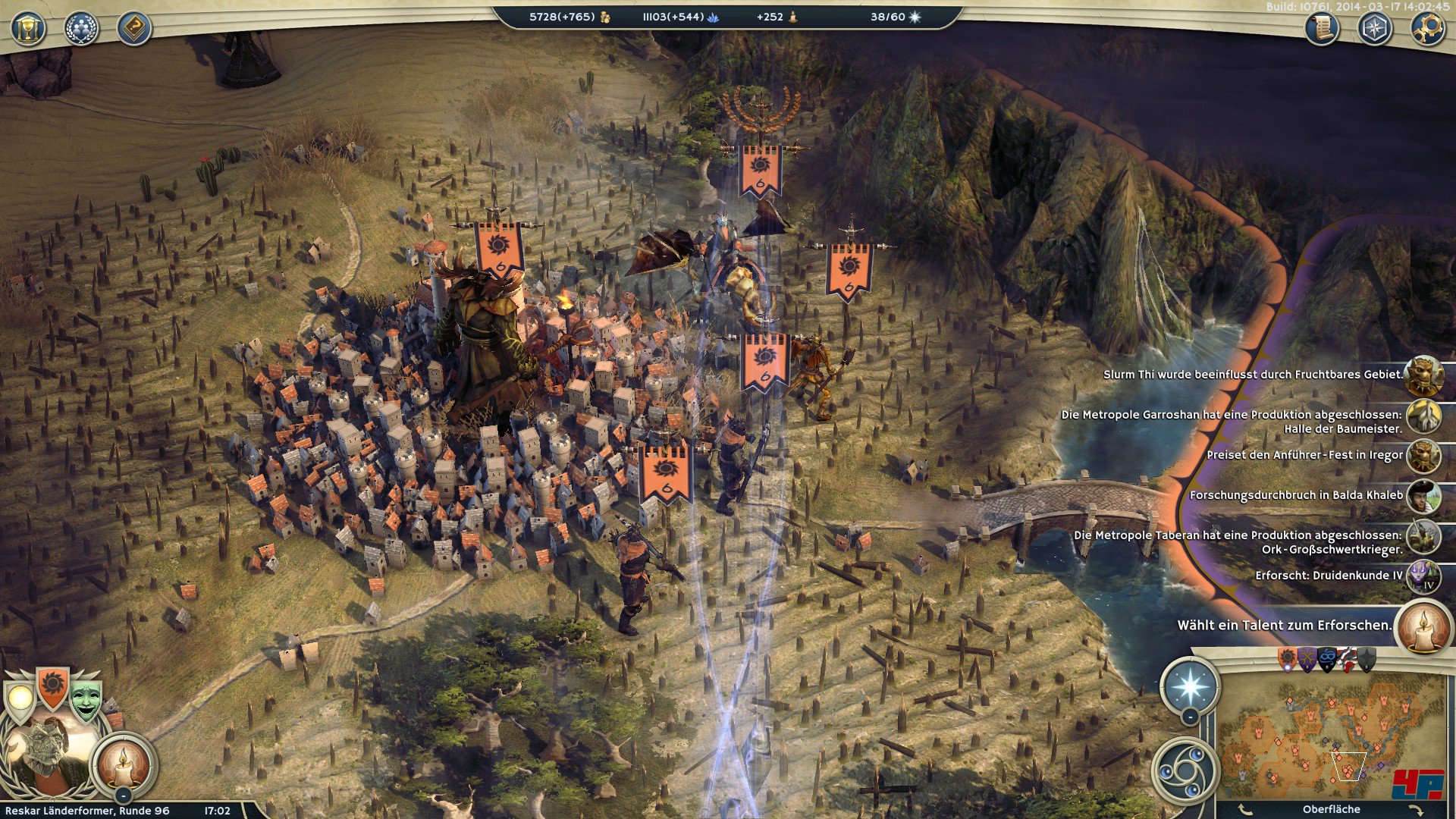Click the minimap overview
The image size is (1456, 819).
1330,736
